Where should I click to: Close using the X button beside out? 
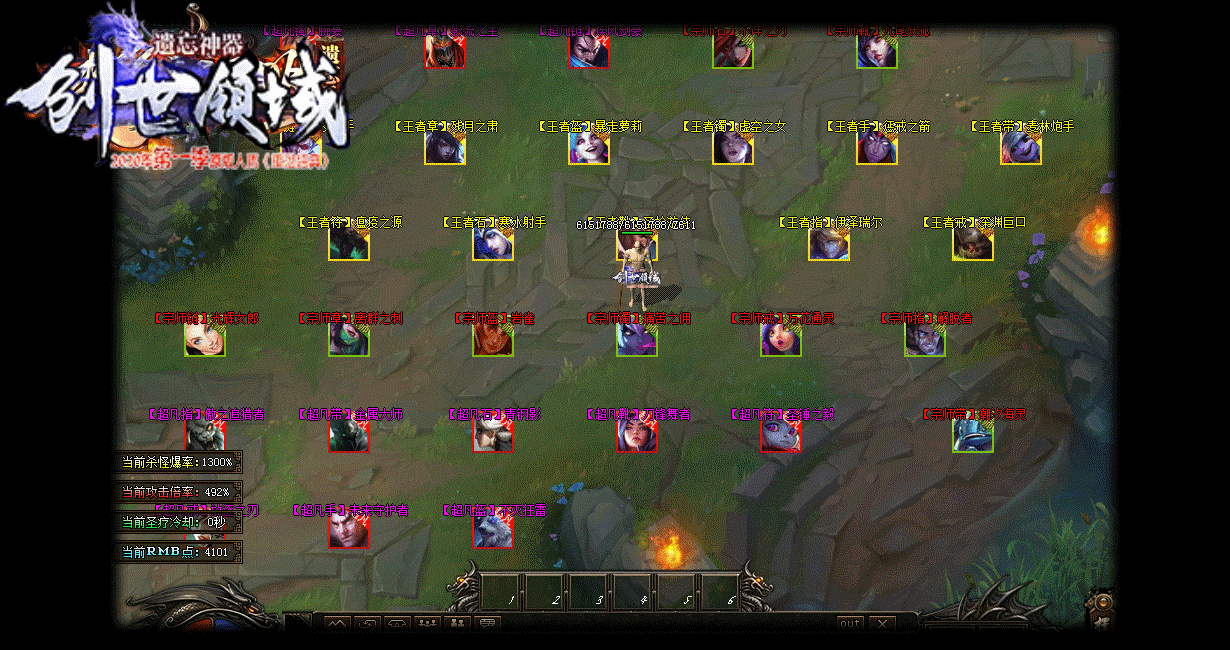pyautogui.click(x=881, y=623)
